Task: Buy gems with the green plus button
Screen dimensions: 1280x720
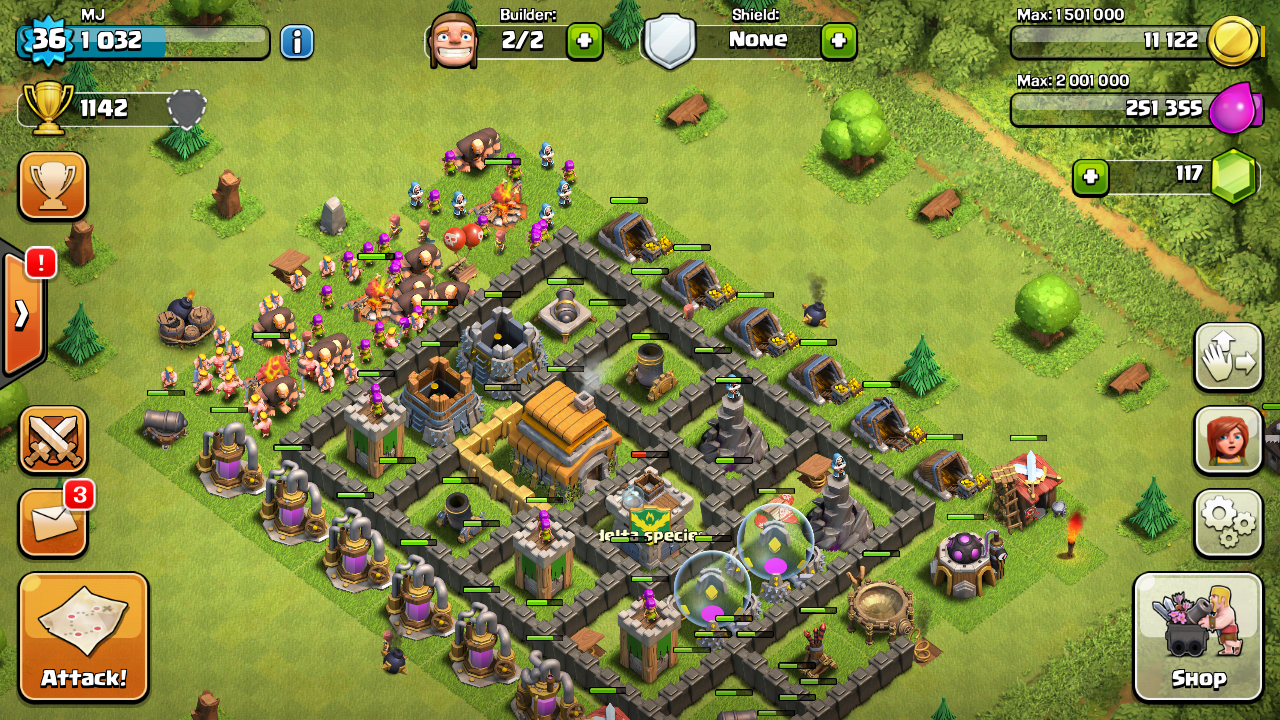Action: click(x=1091, y=177)
